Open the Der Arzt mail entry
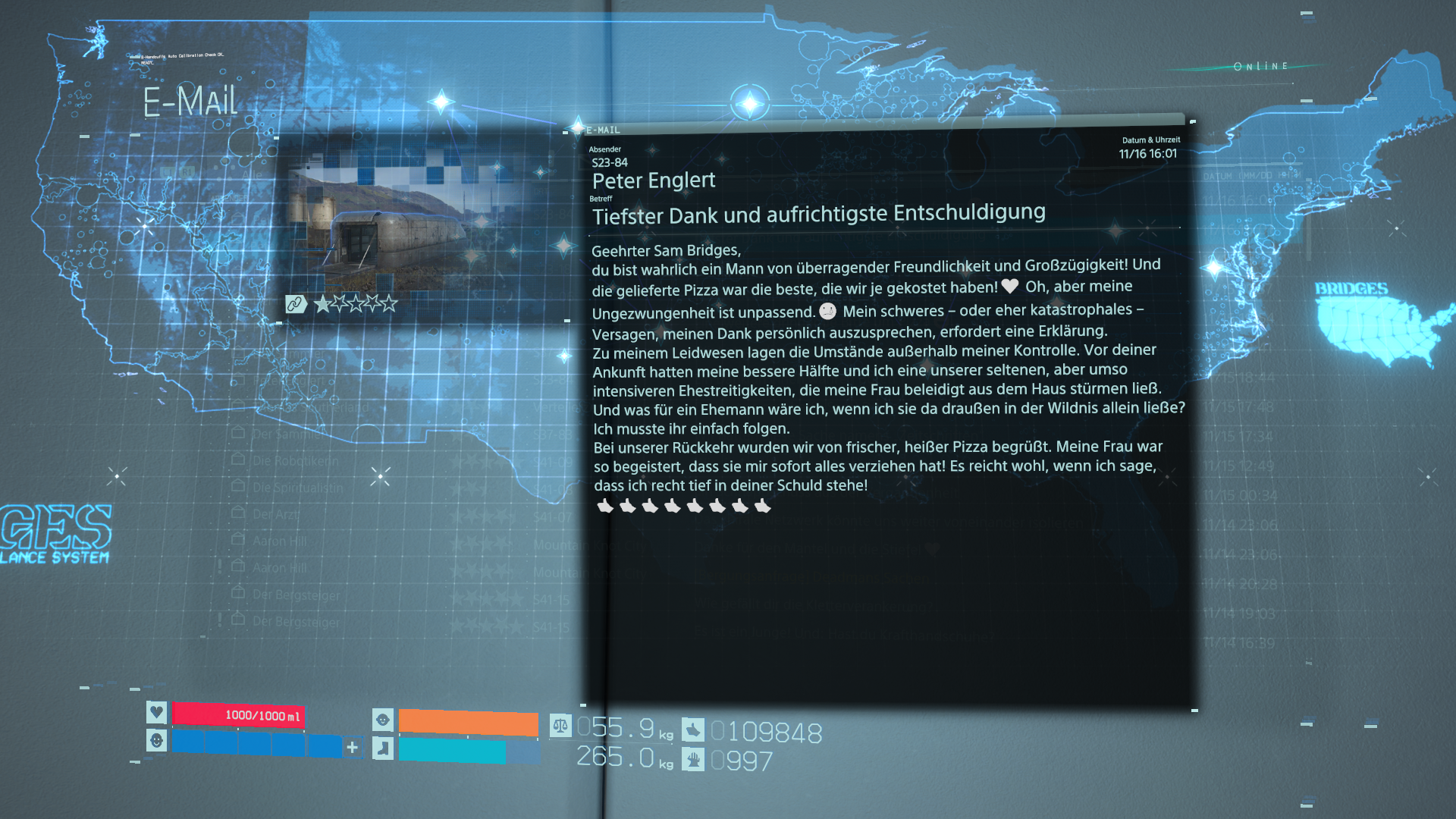 click(276, 514)
